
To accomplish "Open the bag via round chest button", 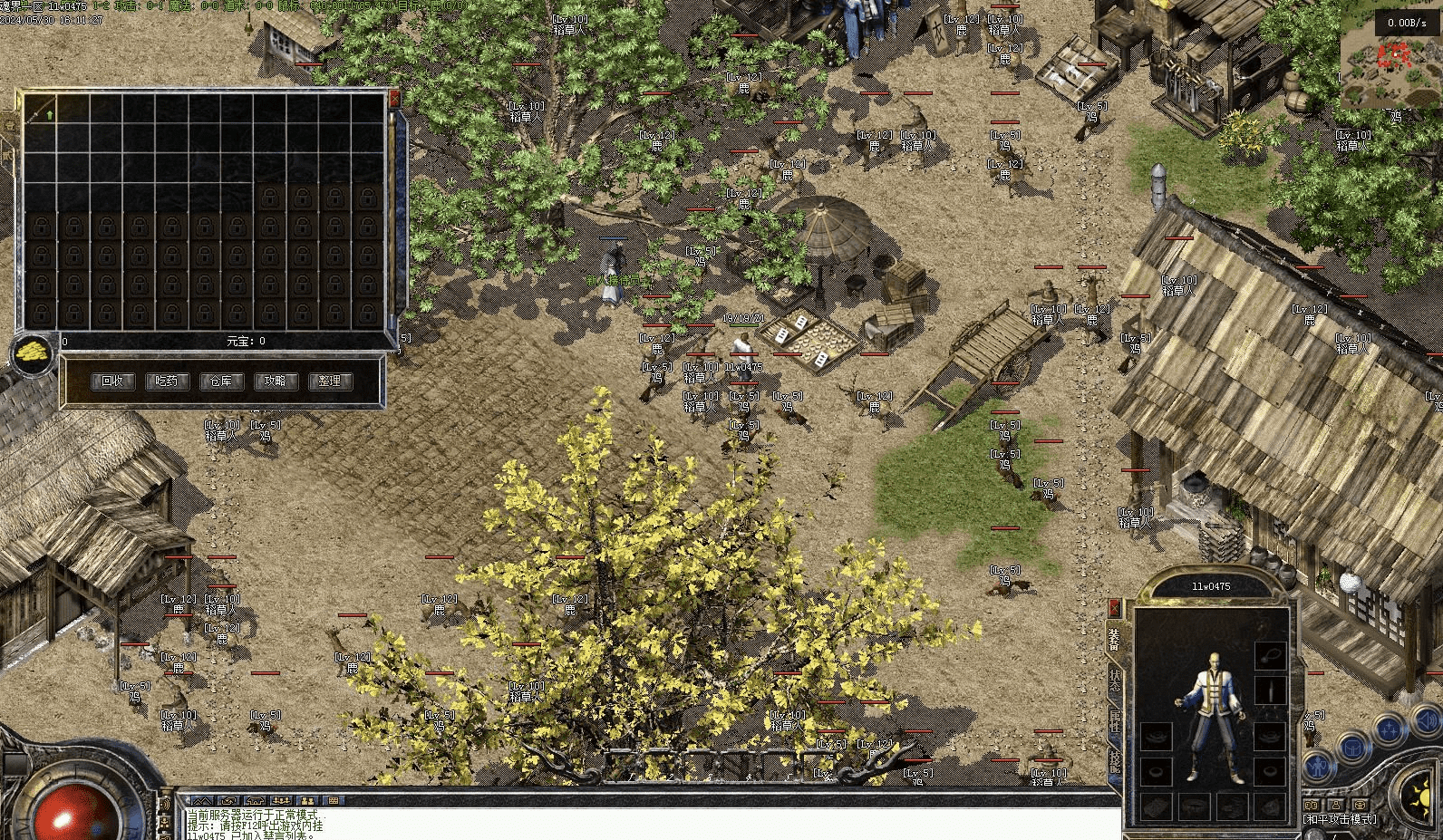I will 1352,748.
